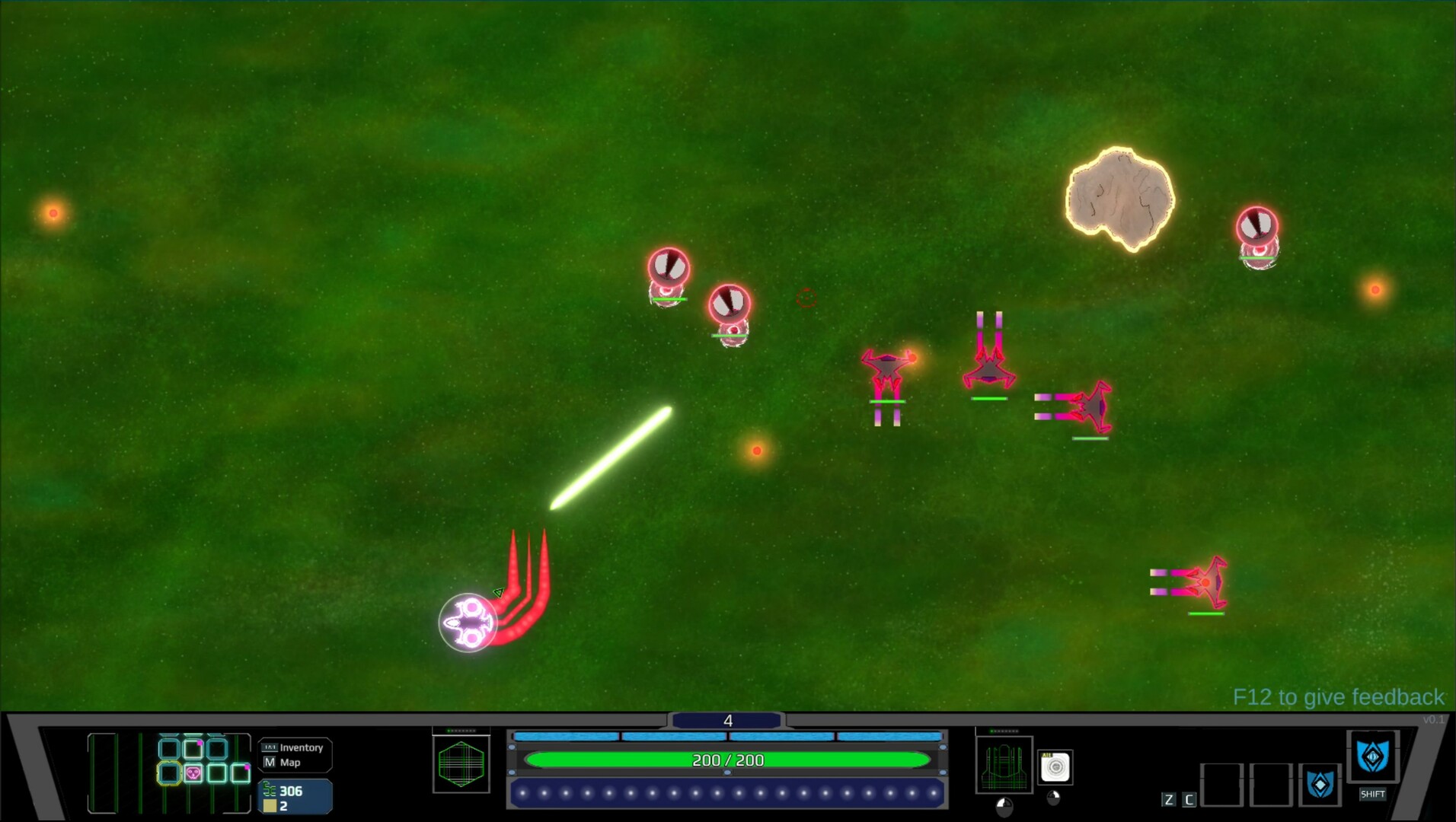
Task: Select the smaller blue shield ability icon
Action: click(1319, 785)
